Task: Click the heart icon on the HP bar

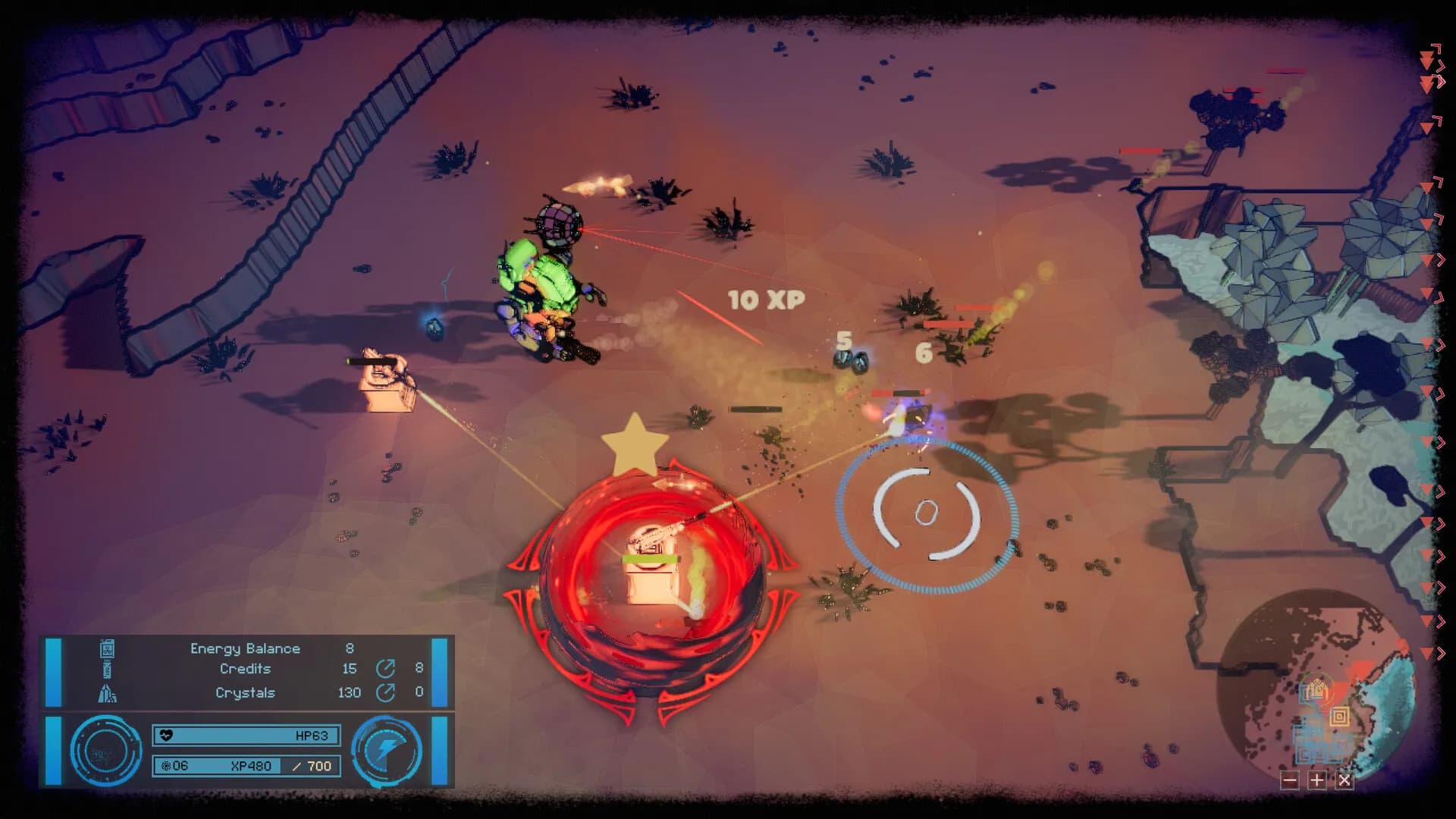Action: click(x=167, y=734)
